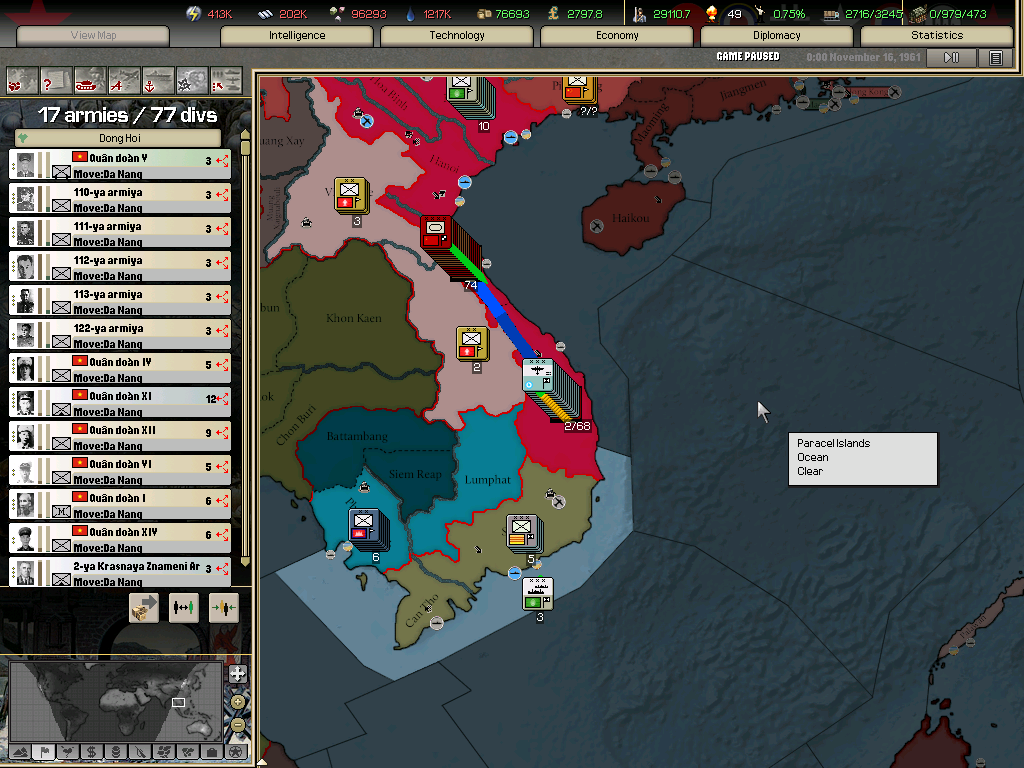Screen dimensions: 1024x768
Task: Open the Economy tab
Action: (617, 36)
